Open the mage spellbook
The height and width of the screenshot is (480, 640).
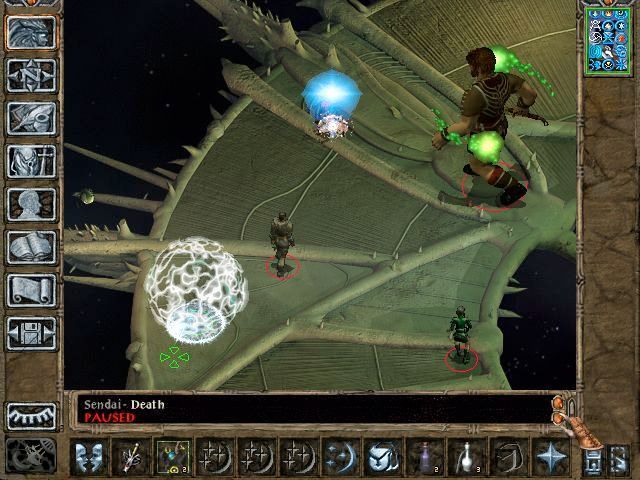pyautogui.click(x=31, y=247)
